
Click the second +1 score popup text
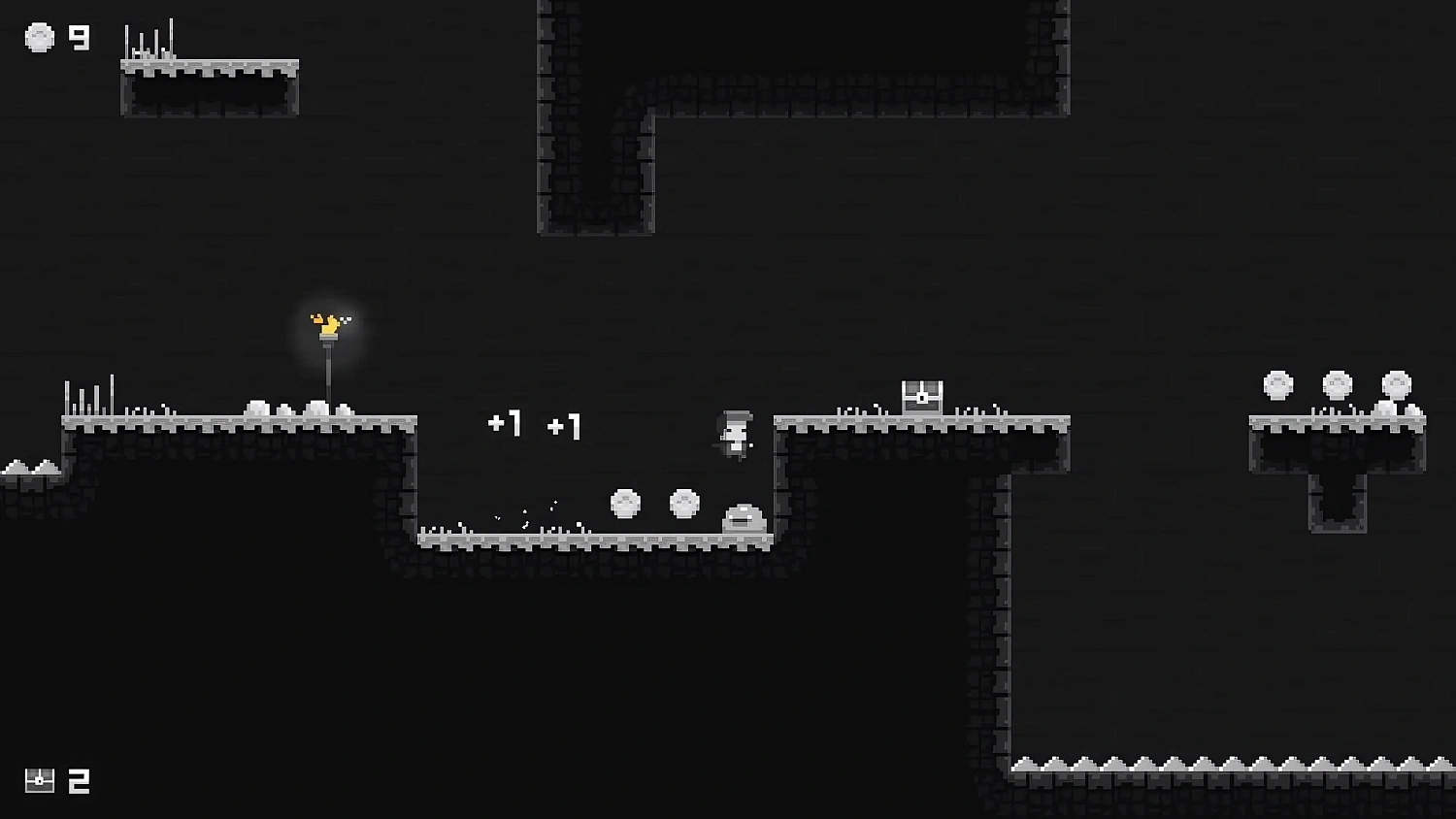click(566, 427)
